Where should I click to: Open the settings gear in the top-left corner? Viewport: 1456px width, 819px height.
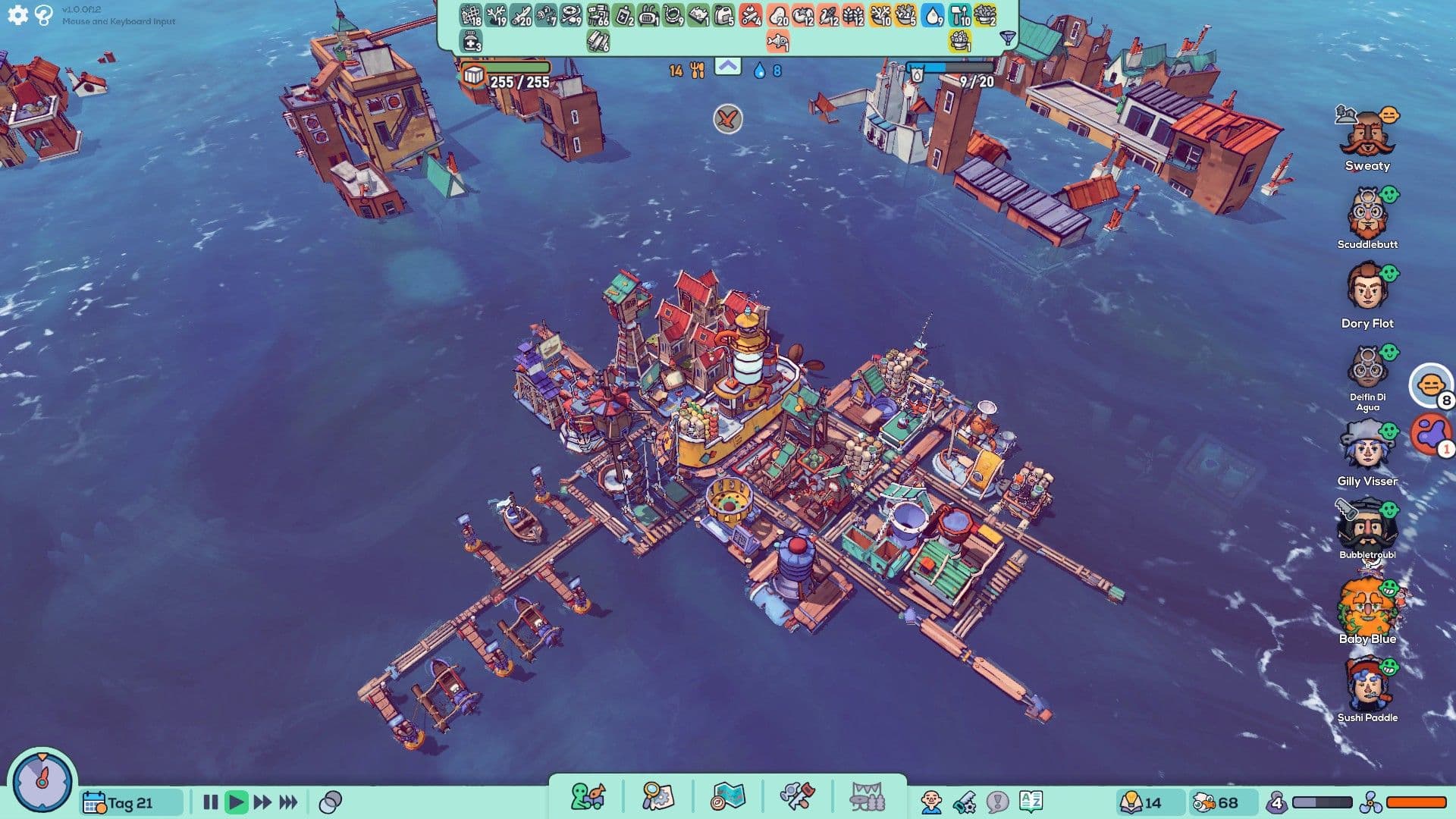tap(17, 14)
